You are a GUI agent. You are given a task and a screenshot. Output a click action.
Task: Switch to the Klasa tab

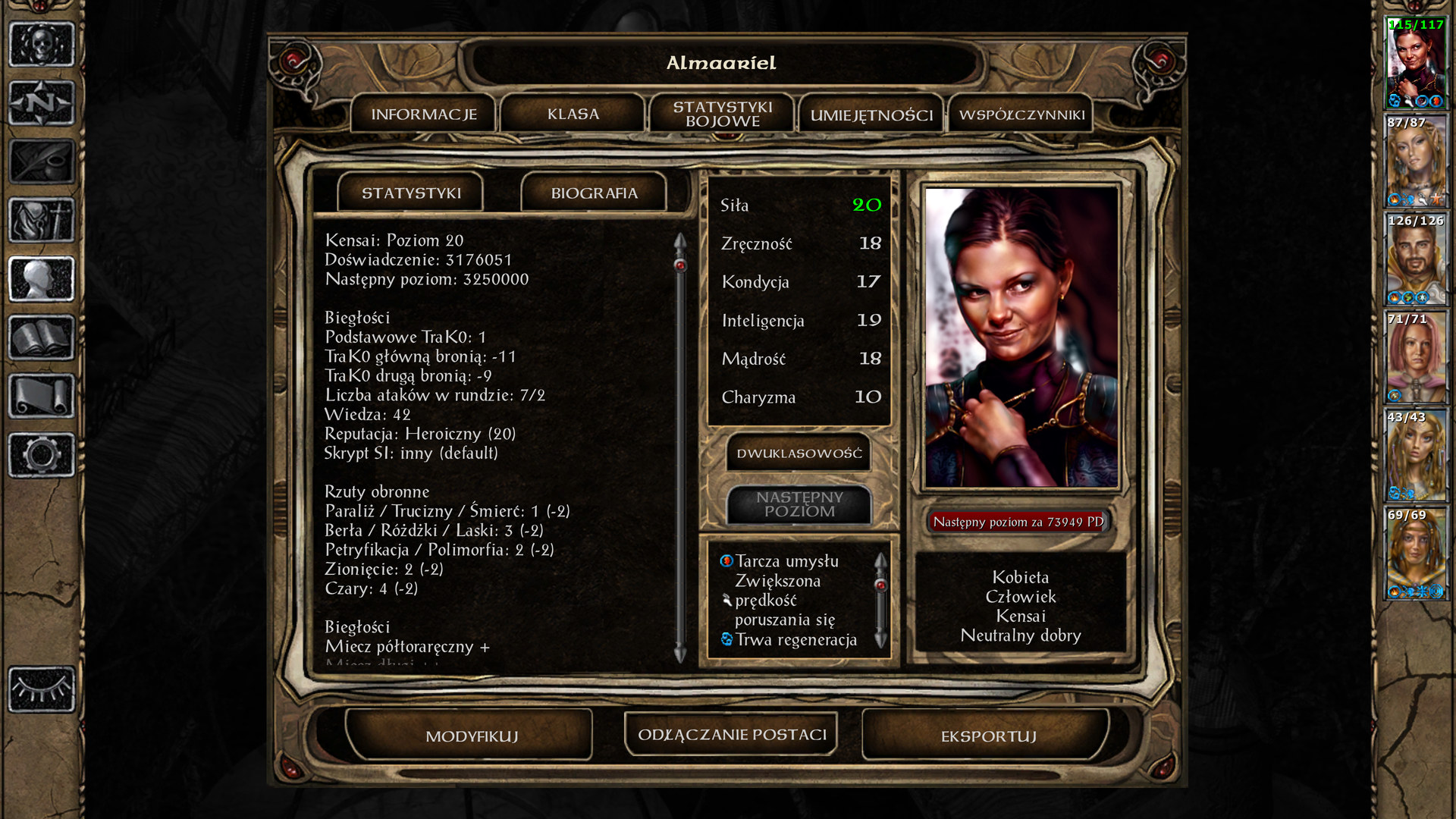pyautogui.click(x=573, y=115)
